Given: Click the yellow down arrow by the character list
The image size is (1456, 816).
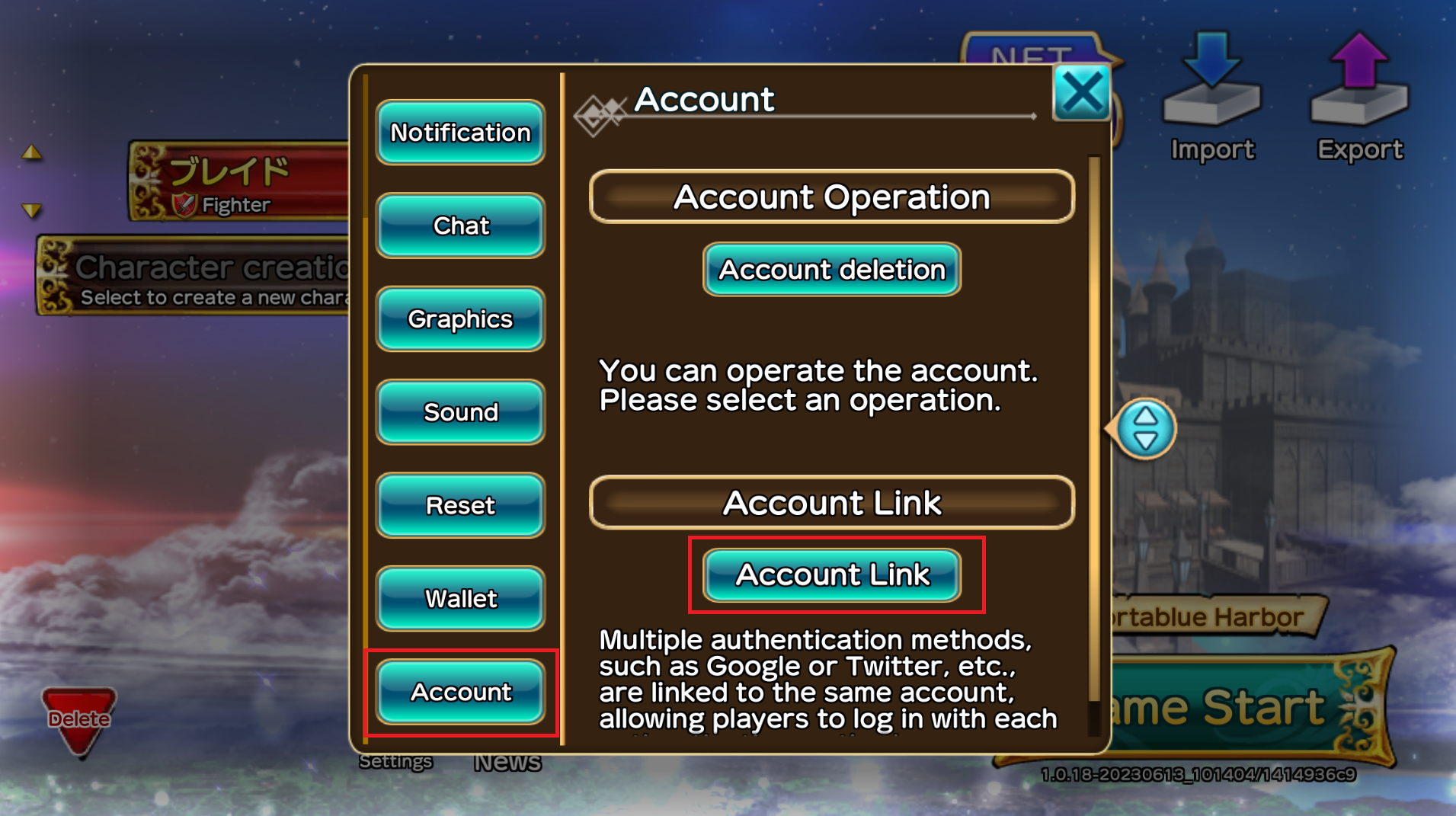Looking at the screenshot, I should click(31, 210).
